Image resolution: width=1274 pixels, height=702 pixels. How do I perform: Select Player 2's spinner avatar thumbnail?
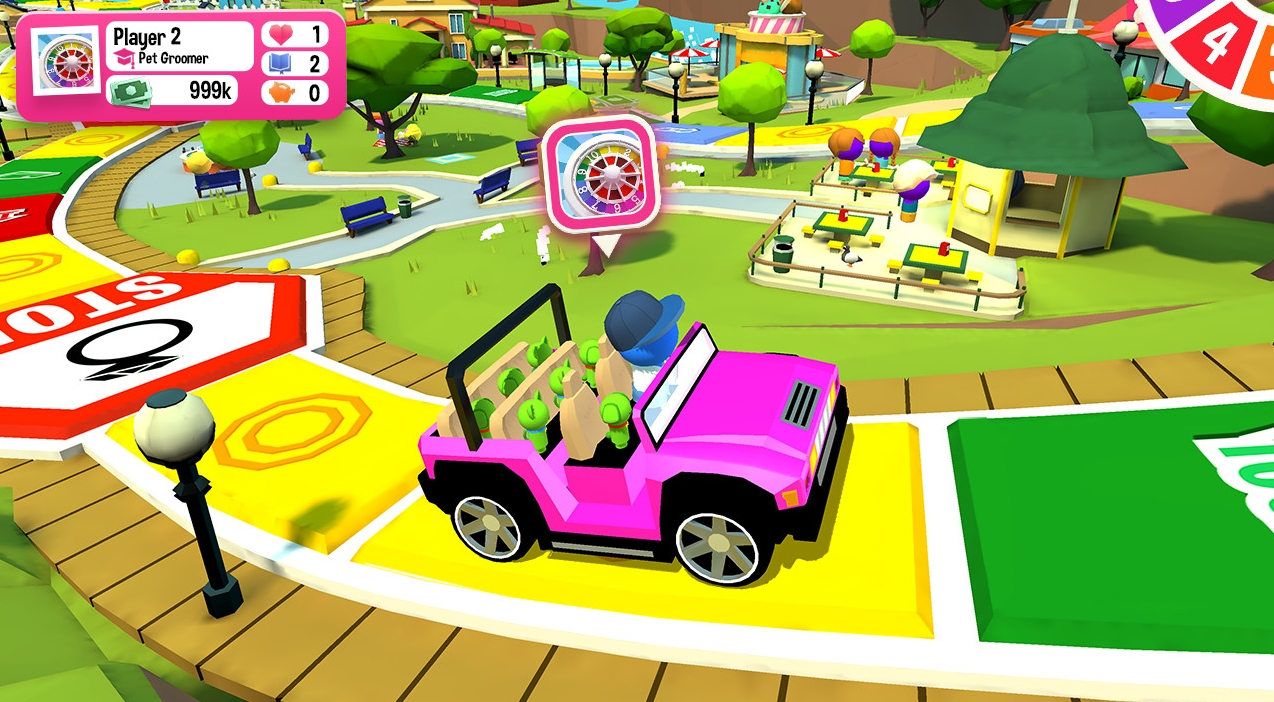pos(66,62)
